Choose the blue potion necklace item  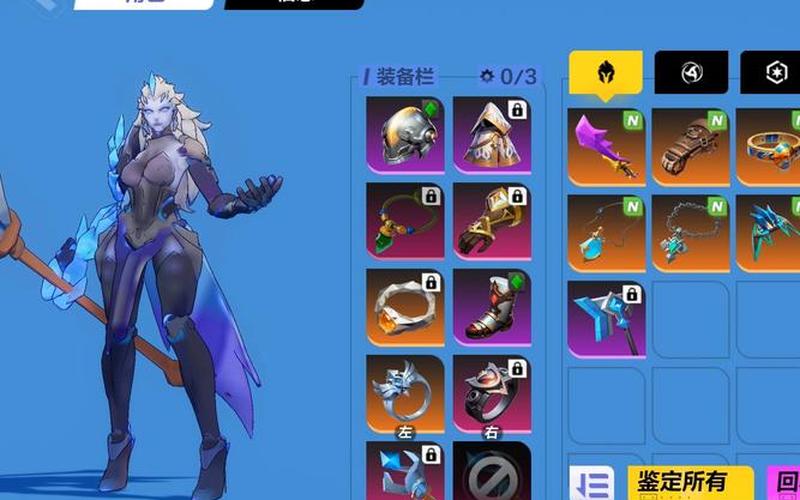tap(607, 233)
